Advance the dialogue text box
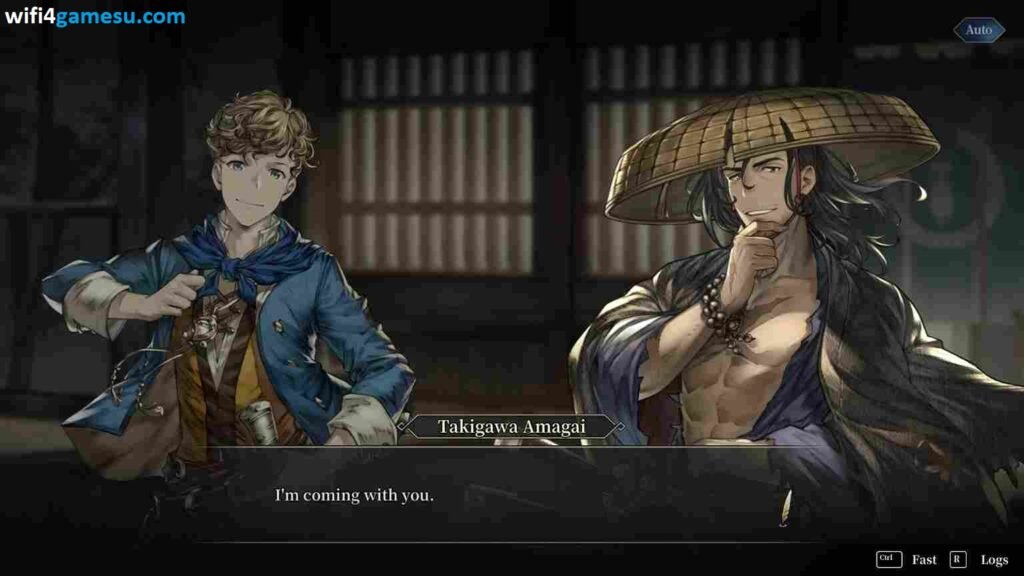1024x576 pixels. point(510,495)
